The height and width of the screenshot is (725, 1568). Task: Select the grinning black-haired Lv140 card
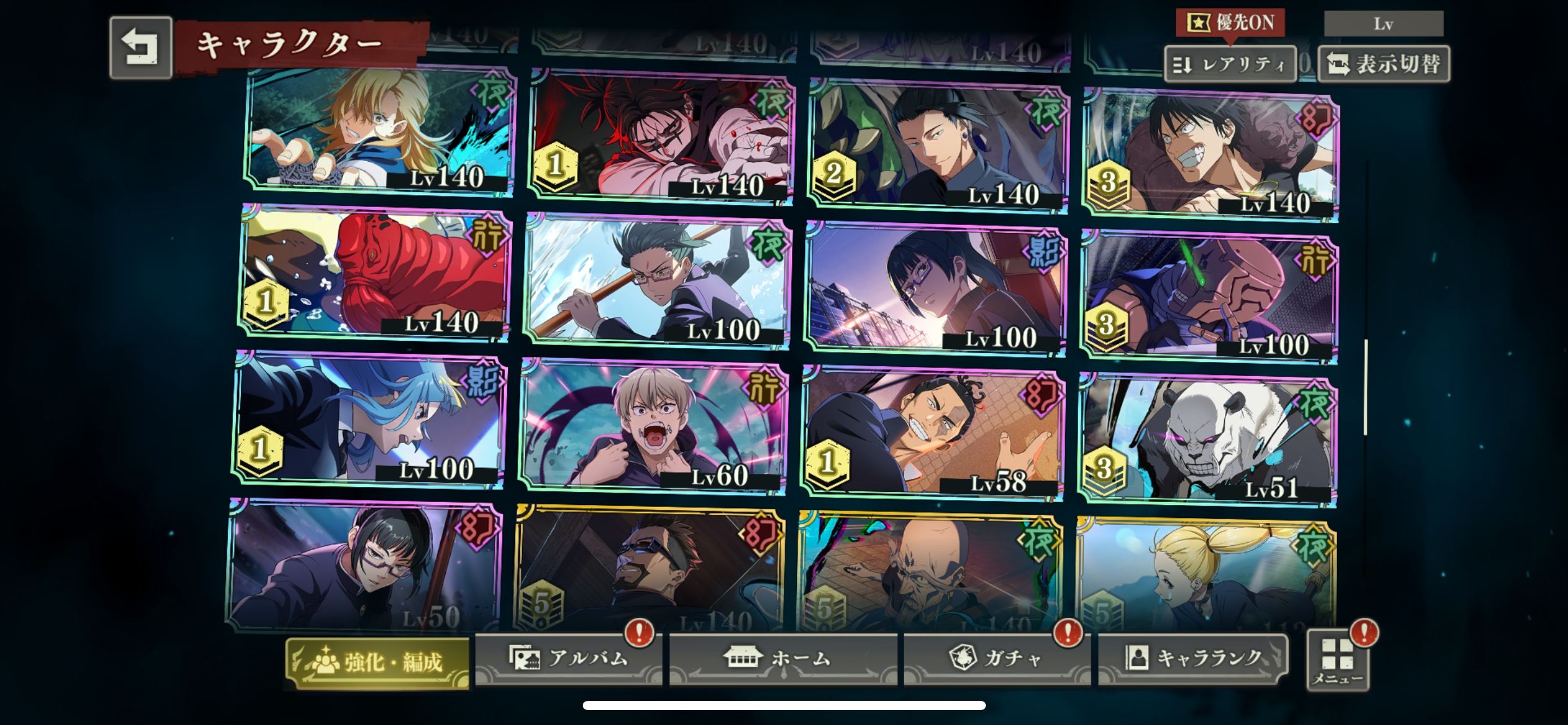click(1209, 155)
